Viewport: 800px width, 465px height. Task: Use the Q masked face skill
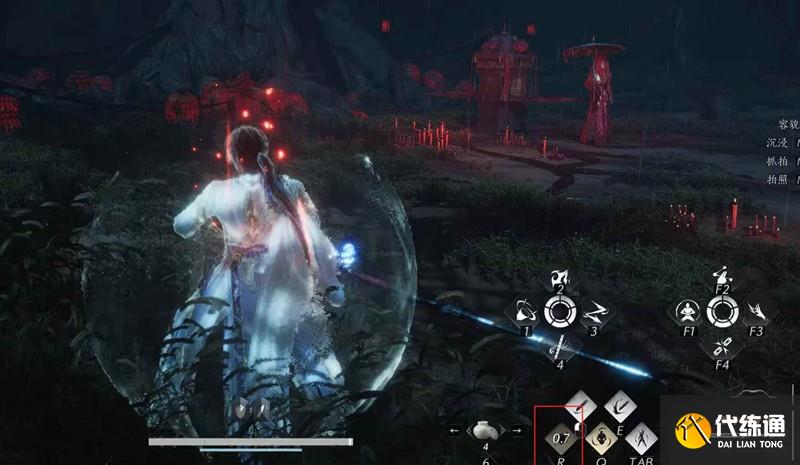point(601,437)
